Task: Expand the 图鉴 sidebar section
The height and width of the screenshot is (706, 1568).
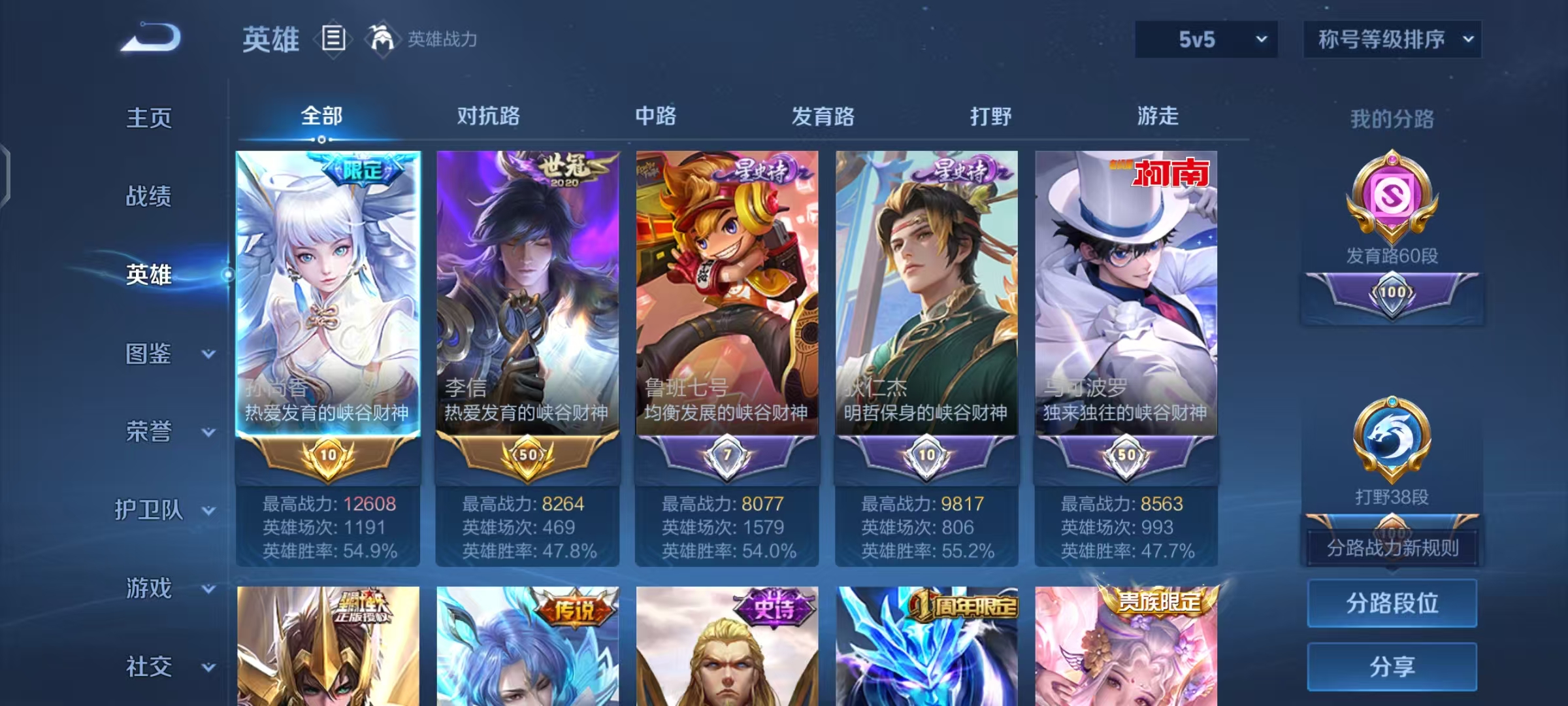Action: [149, 354]
